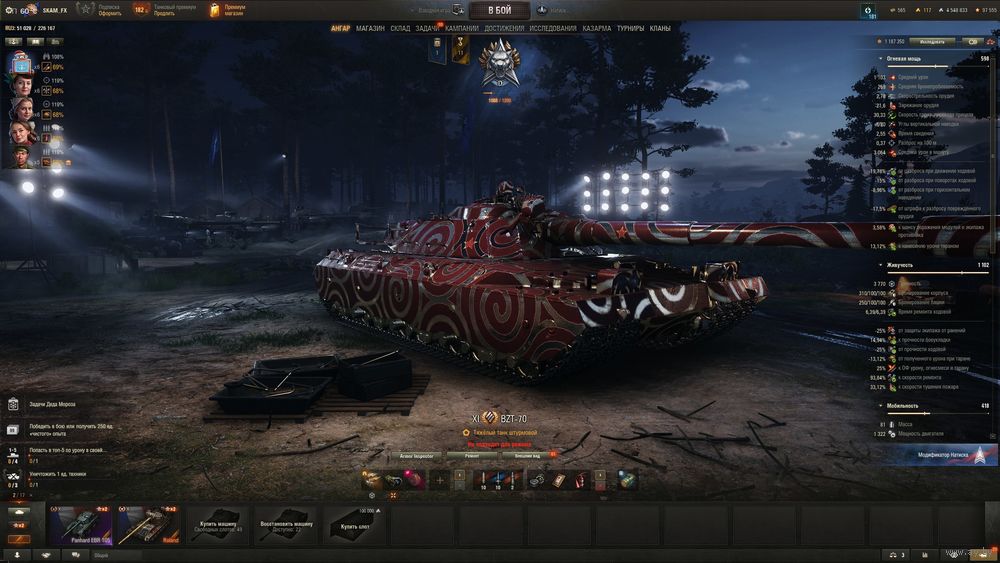
Task: Select the «КАМПАНИИ» tab
Action: 461,28
